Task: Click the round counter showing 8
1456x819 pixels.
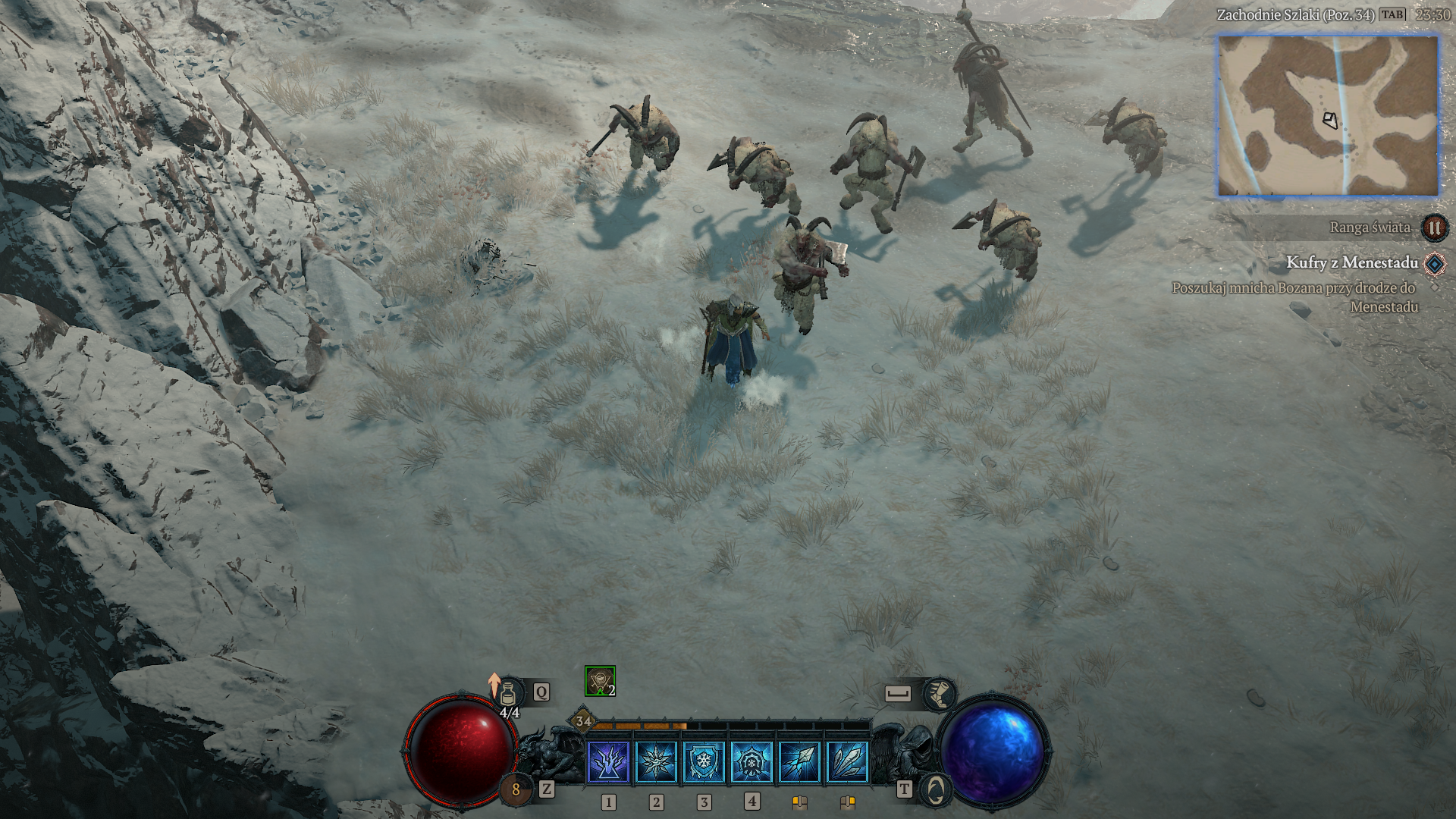Action: tap(516, 790)
